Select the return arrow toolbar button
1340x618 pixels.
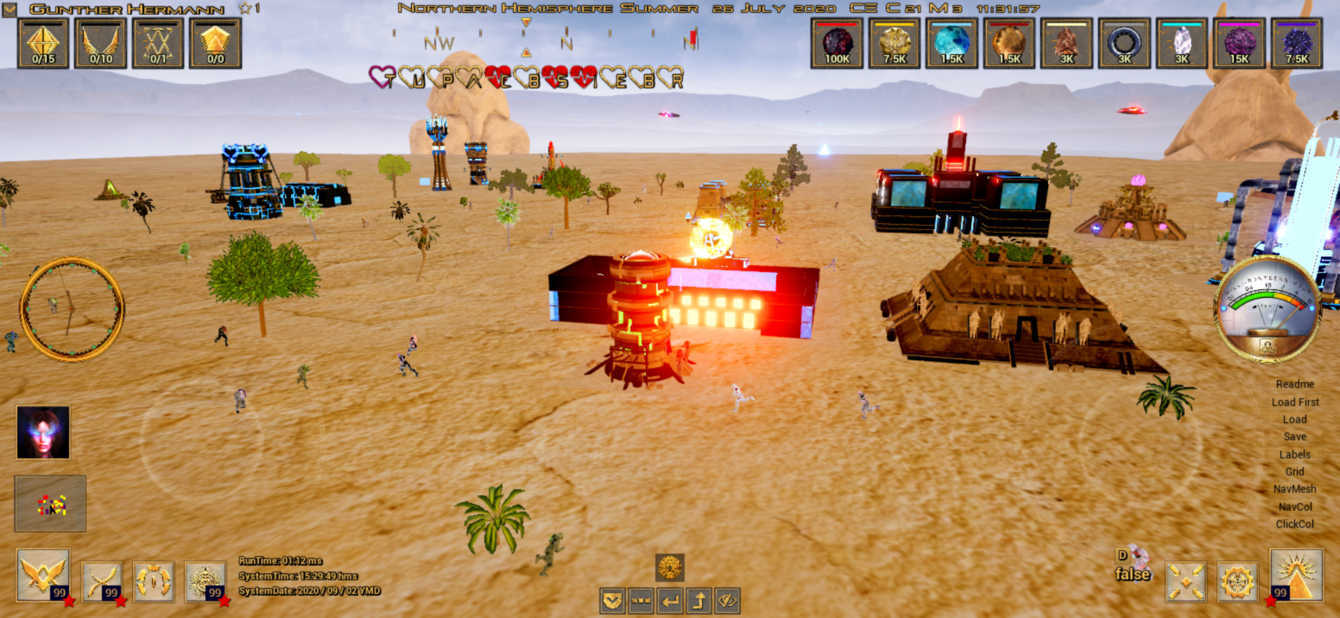click(669, 601)
